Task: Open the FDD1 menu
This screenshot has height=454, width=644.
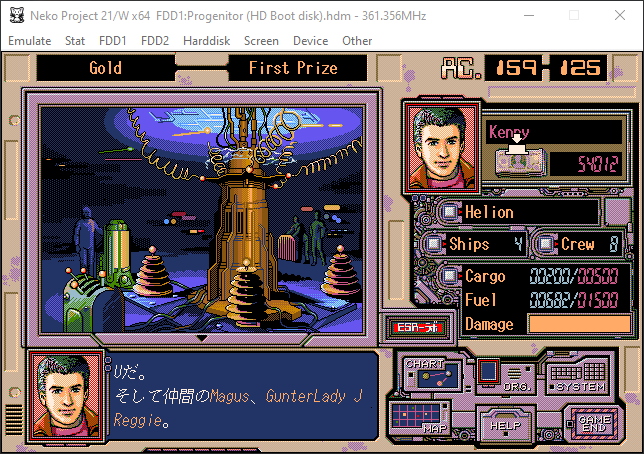Action: coord(112,41)
